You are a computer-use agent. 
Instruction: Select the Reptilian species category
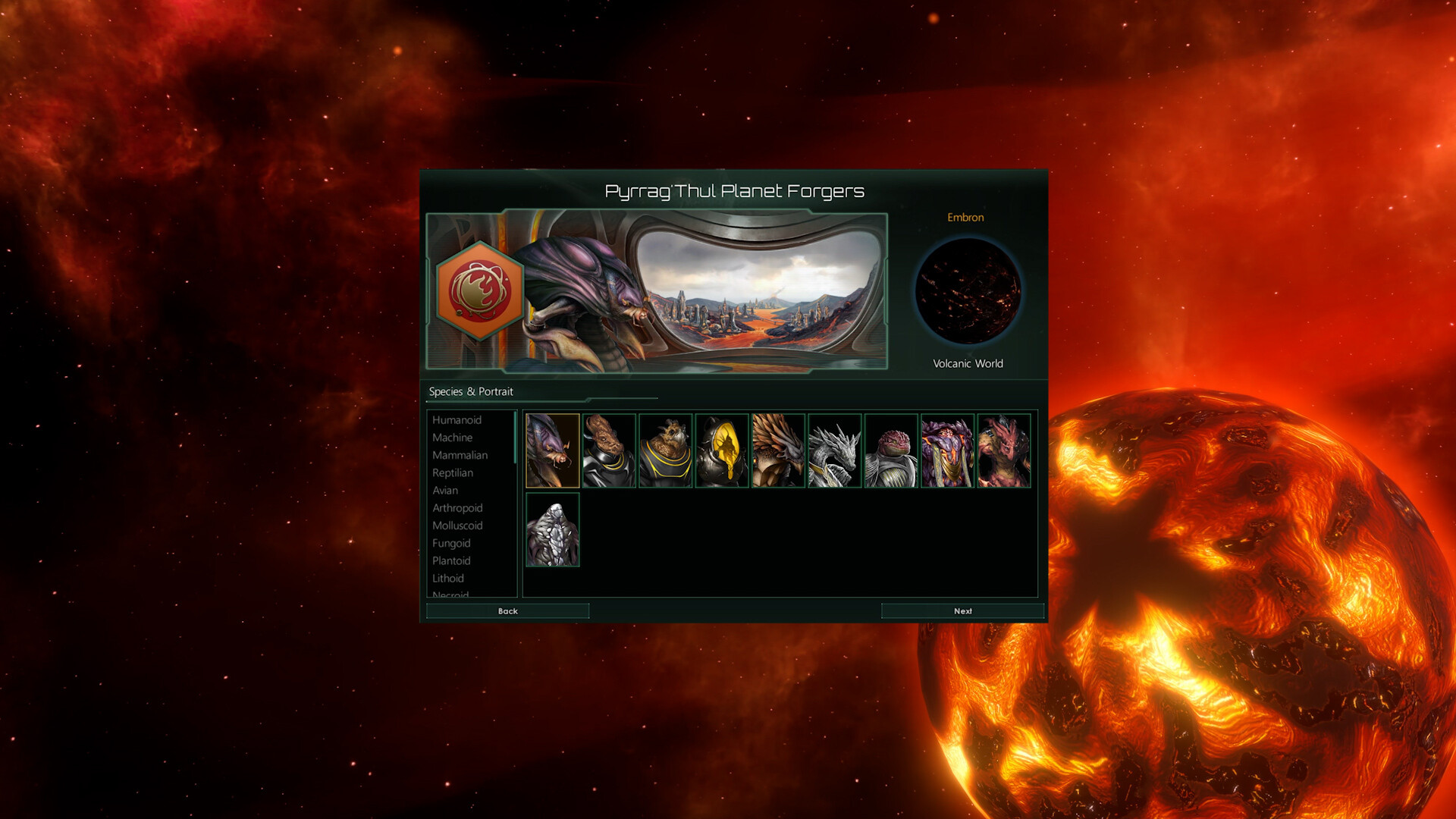point(453,472)
